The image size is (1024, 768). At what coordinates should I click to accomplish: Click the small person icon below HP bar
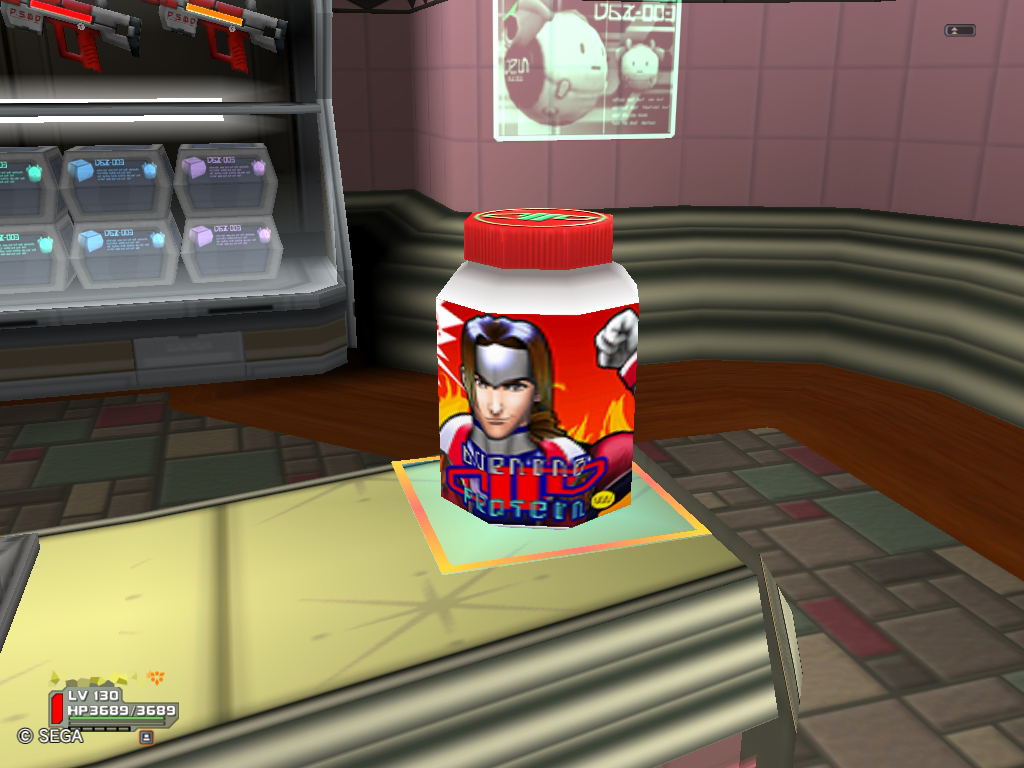click(x=146, y=737)
